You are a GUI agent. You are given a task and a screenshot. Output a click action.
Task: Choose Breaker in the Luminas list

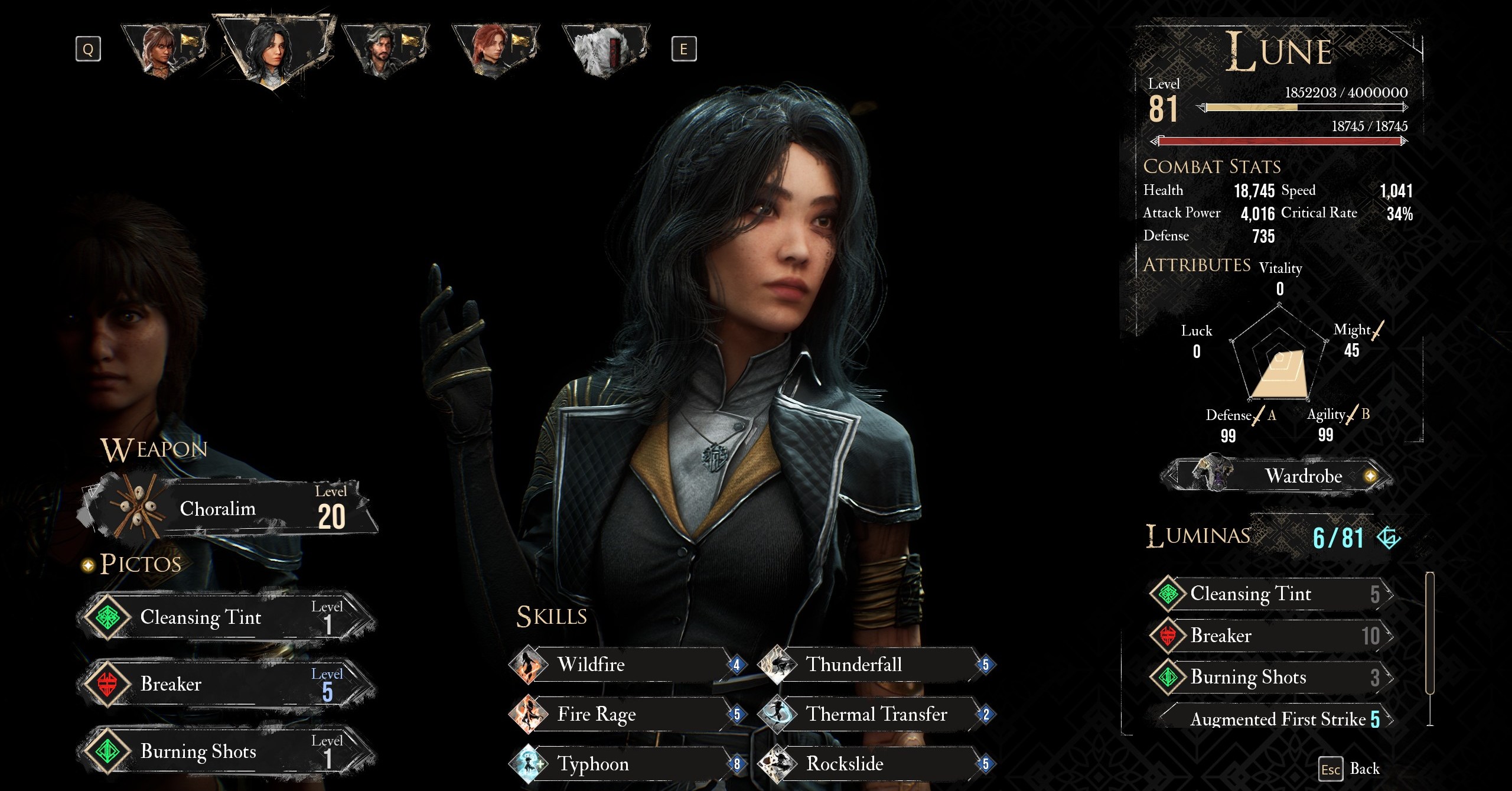tap(1270, 636)
